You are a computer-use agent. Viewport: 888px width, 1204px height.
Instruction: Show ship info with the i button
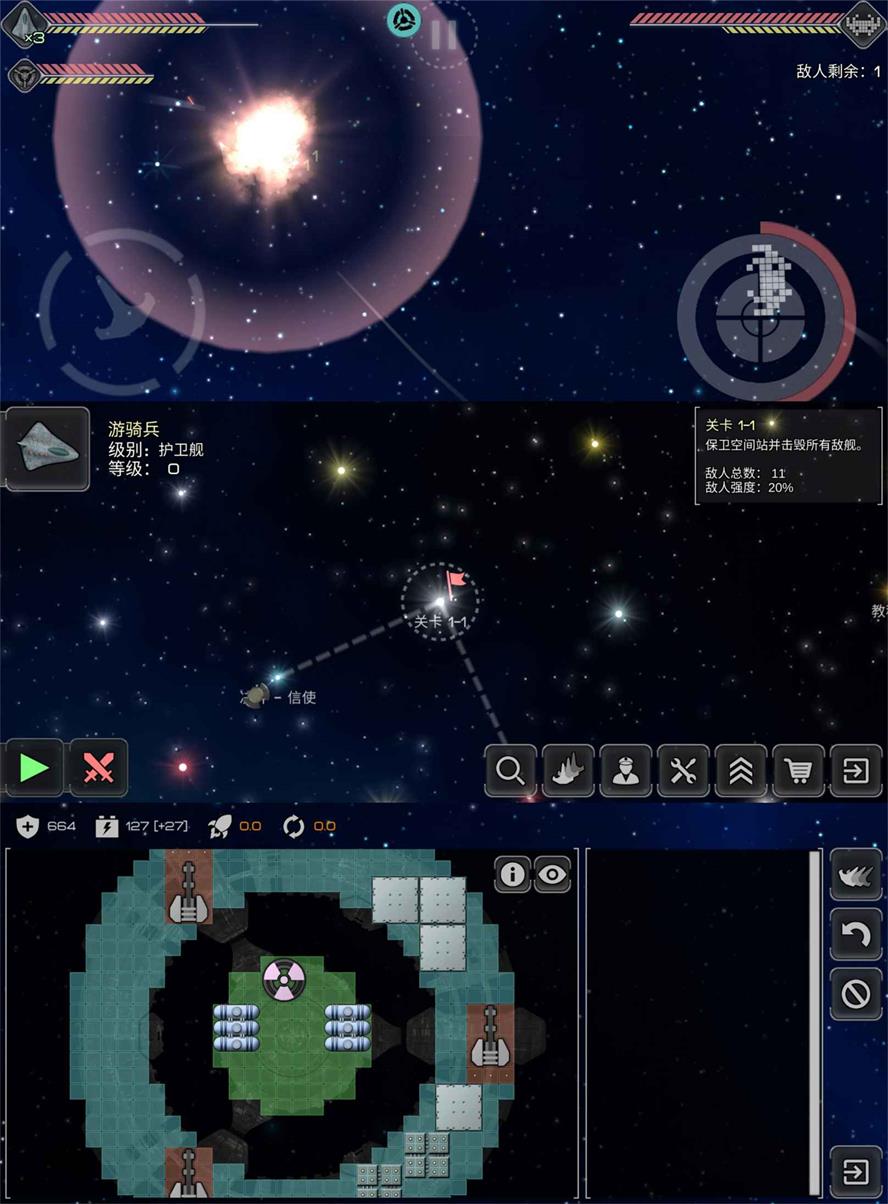[512, 874]
